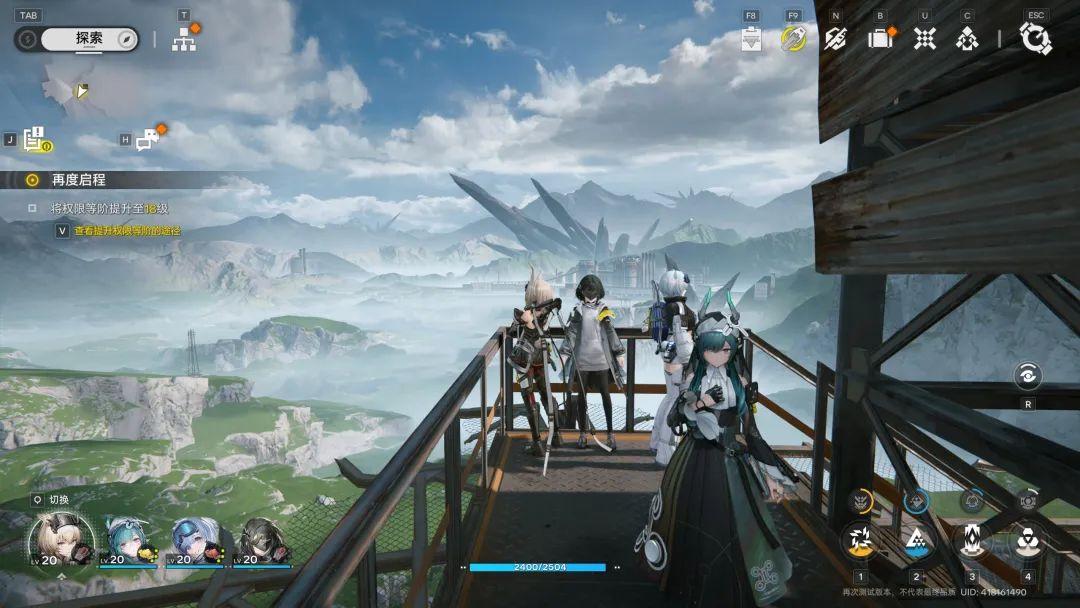Activate the eye icon above R
The width and height of the screenshot is (1080, 608).
[x=1027, y=376]
